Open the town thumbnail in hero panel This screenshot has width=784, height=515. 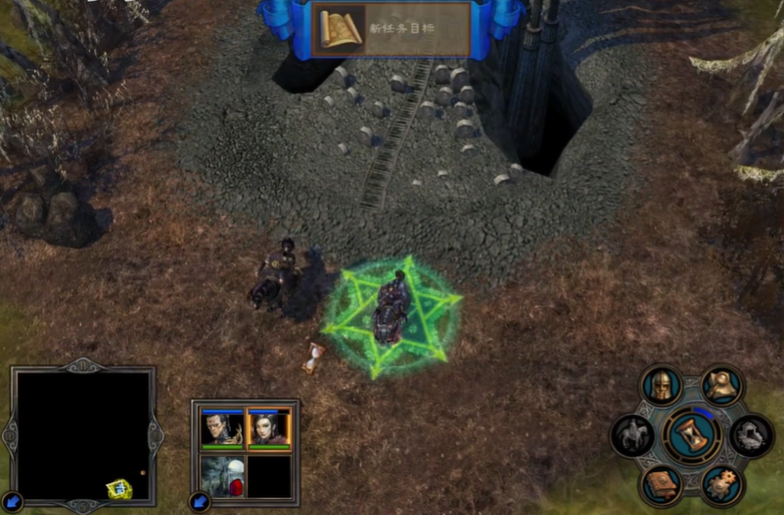click(221, 476)
